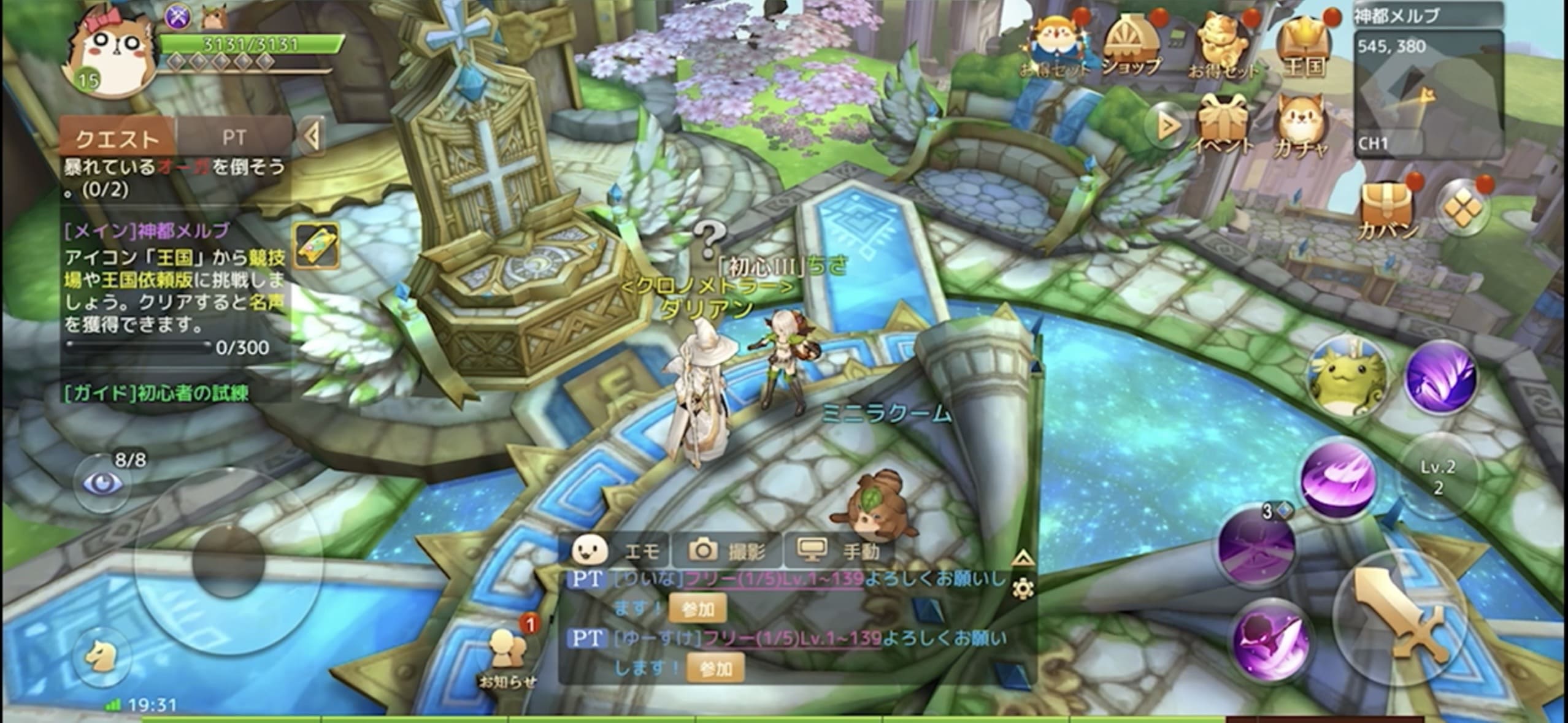Screen dimensions: 1568x723
Task: Click the horse mount icon
Action: tap(101, 657)
